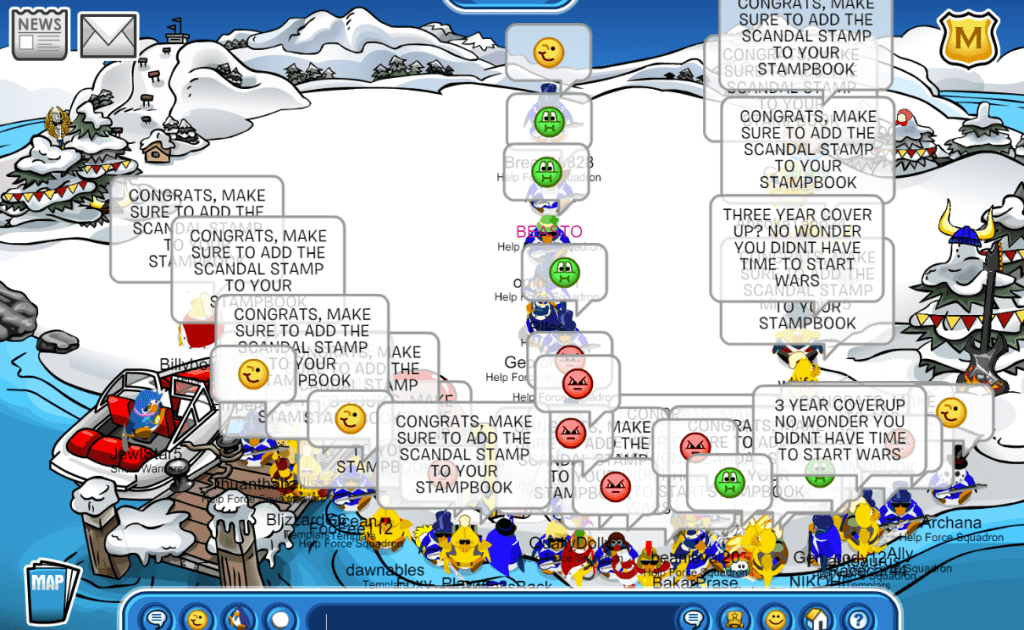This screenshot has width=1024, height=630.
Task: Select the snowball throw button
Action: [x=281, y=618]
